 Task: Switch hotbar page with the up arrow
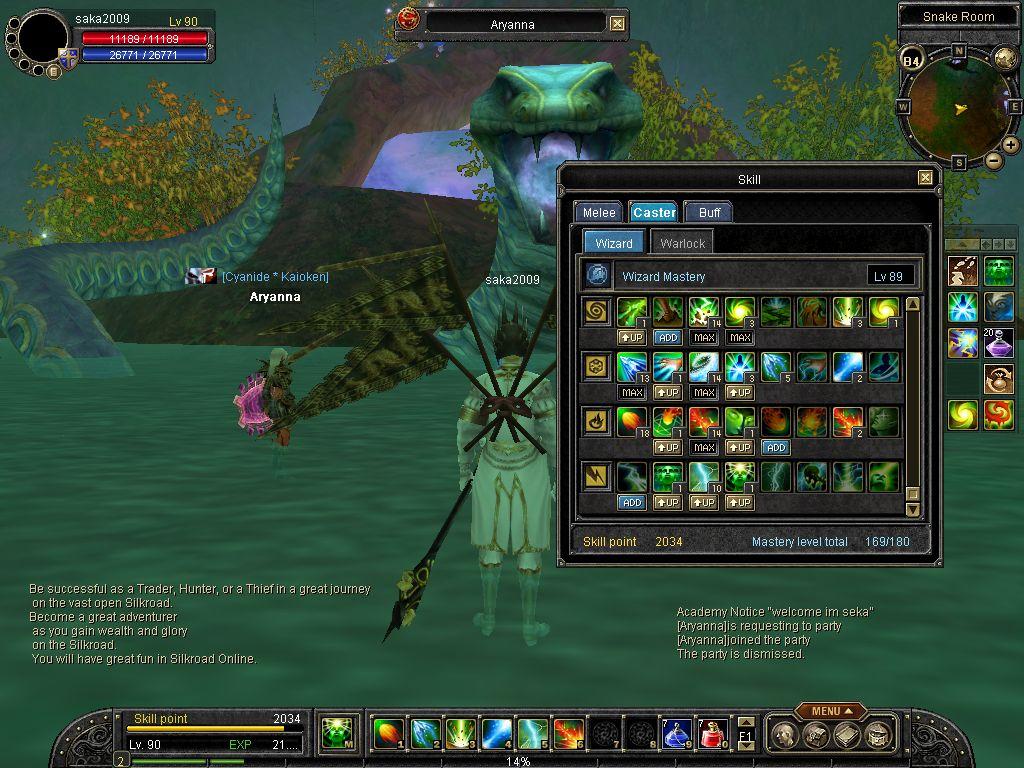745,722
